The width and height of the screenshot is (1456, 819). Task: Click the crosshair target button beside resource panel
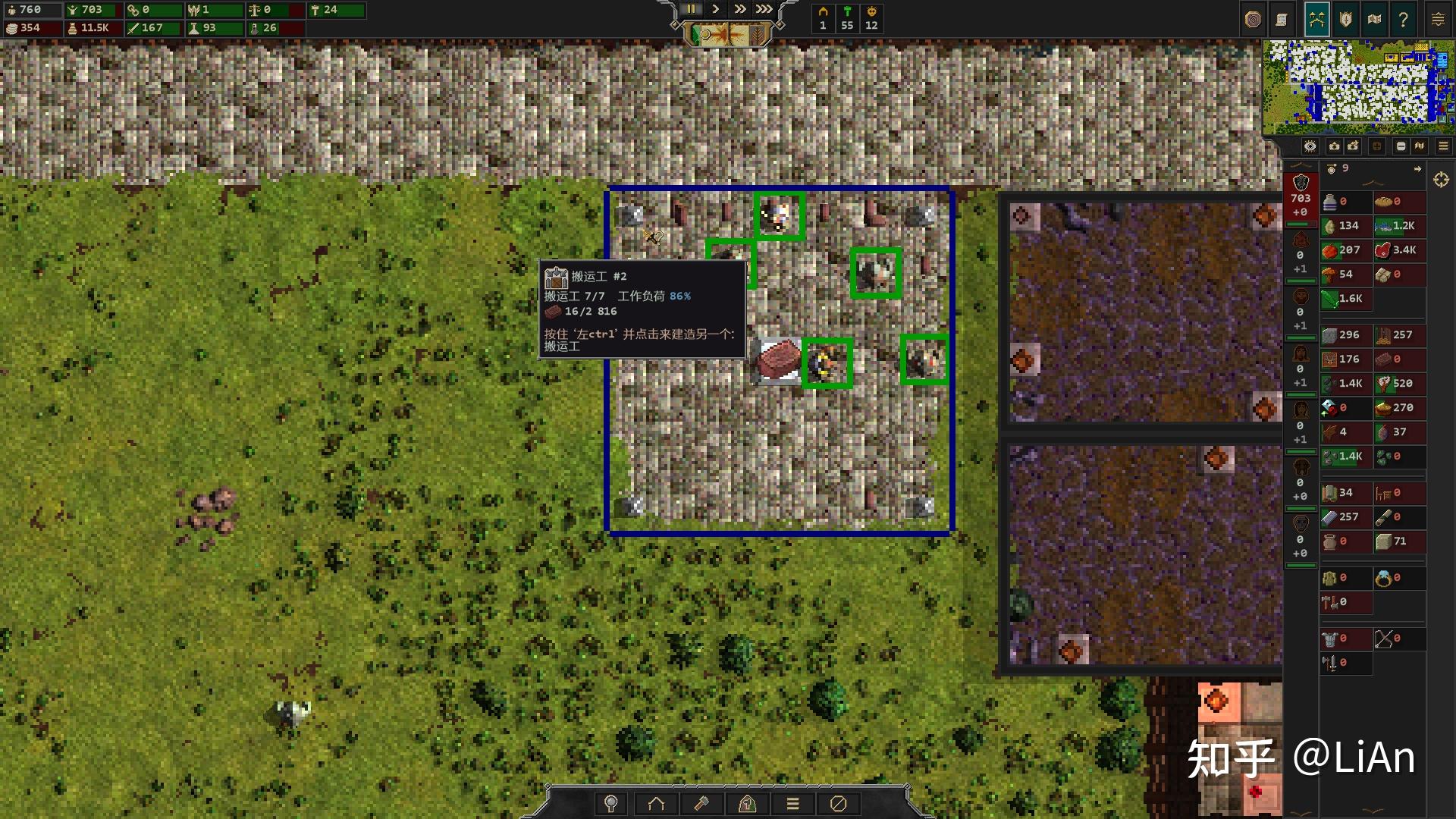click(1441, 180)
